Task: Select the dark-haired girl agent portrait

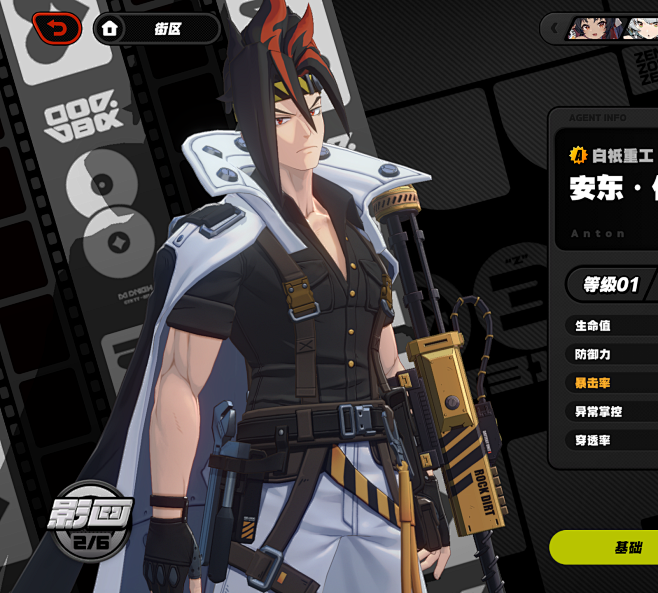Action: point(591,28)
